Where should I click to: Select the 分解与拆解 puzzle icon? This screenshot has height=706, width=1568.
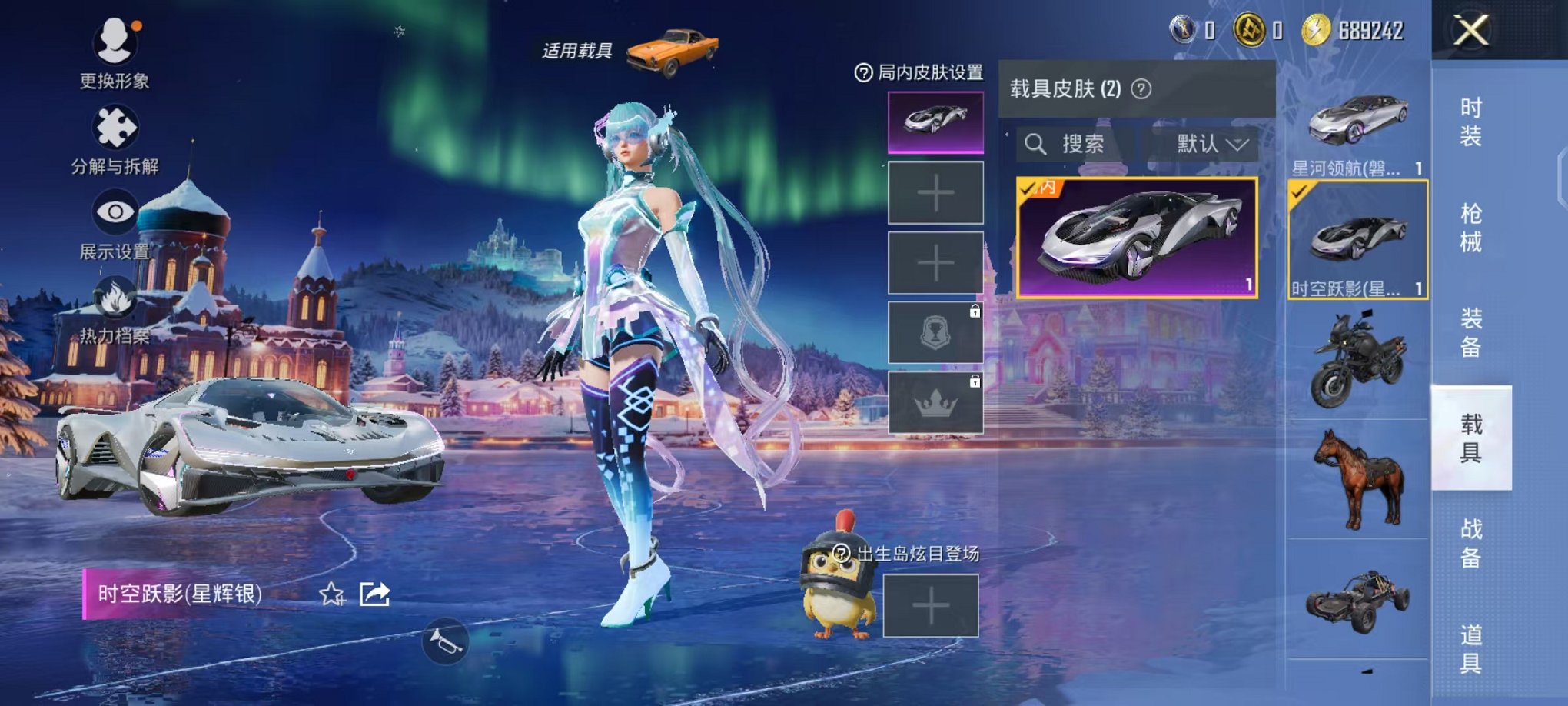(x=114, y=127)
